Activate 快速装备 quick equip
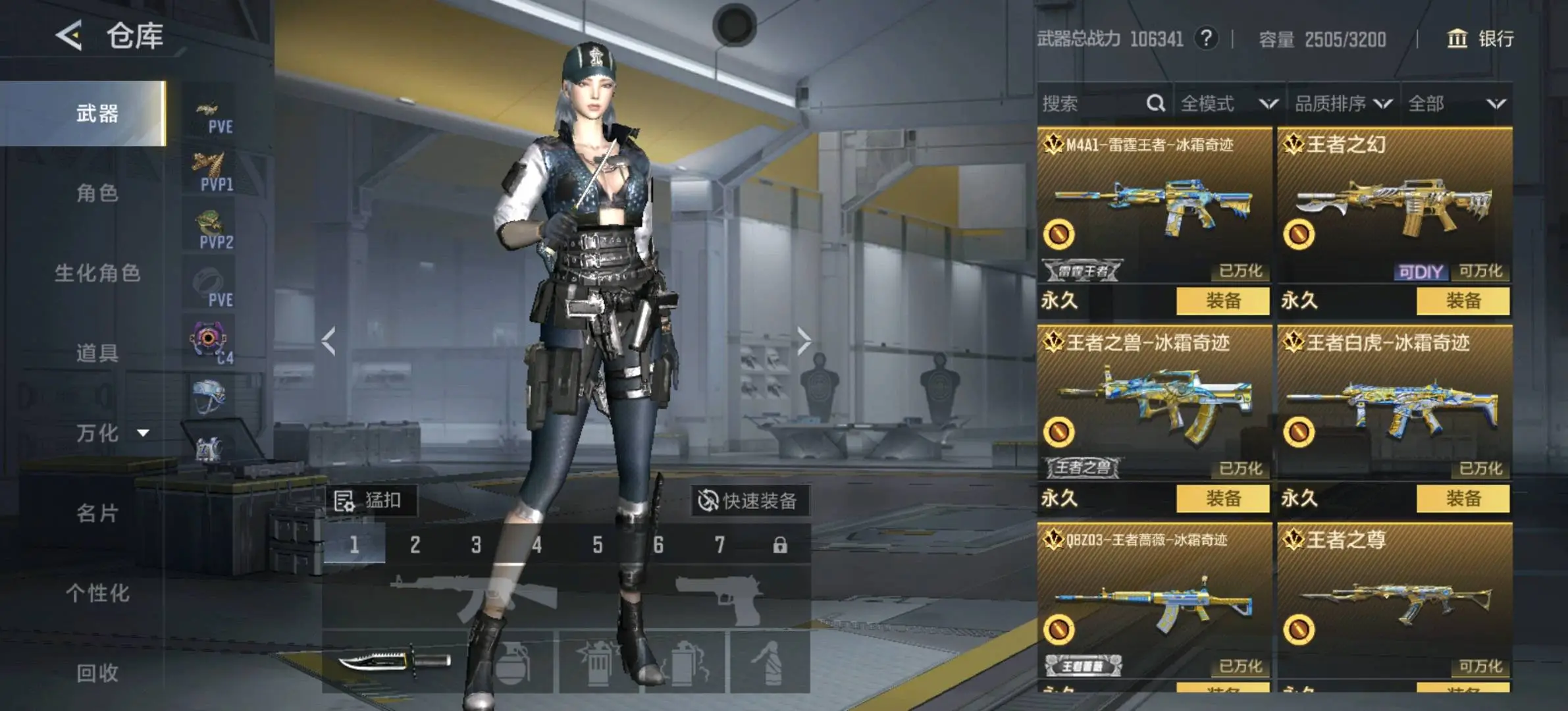Screen dimensions: 1568x711 click(749, 501)
